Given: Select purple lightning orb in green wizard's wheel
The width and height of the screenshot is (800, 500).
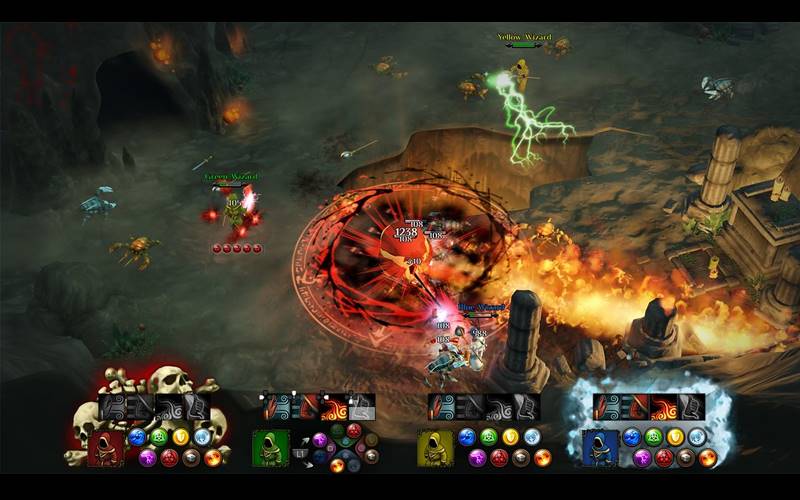Looking at the screenshot, I should tap(320, 440).
